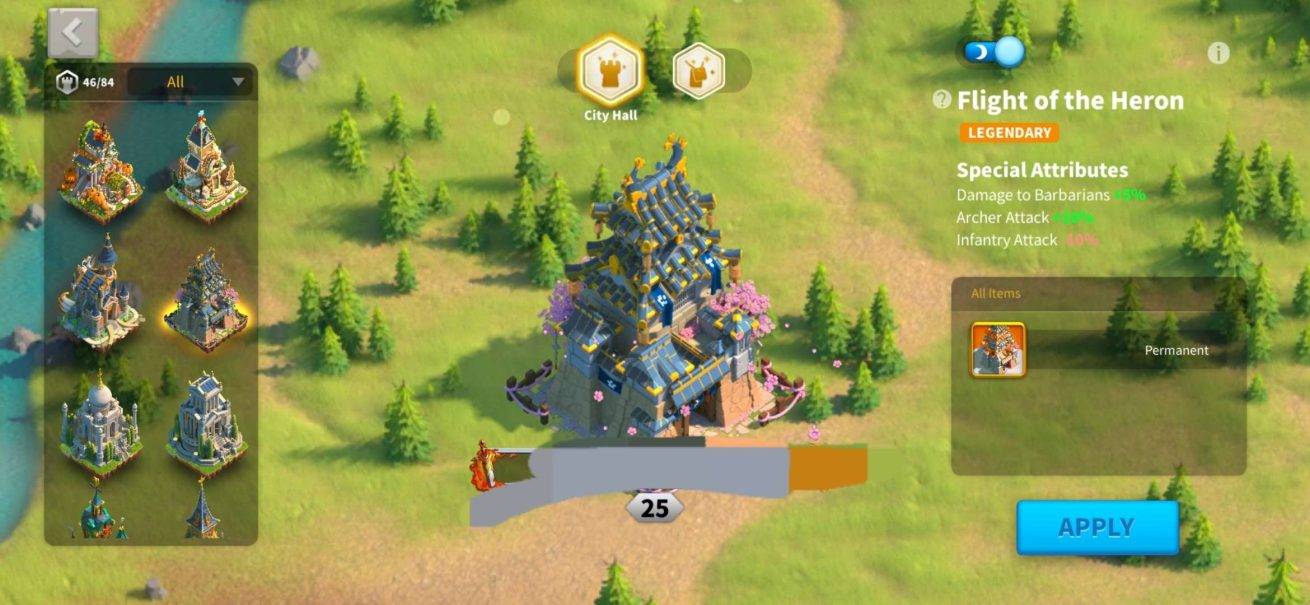Pick the white-domed palace city hall skin
1310x605 pixels.
click(x=99, y=422)
